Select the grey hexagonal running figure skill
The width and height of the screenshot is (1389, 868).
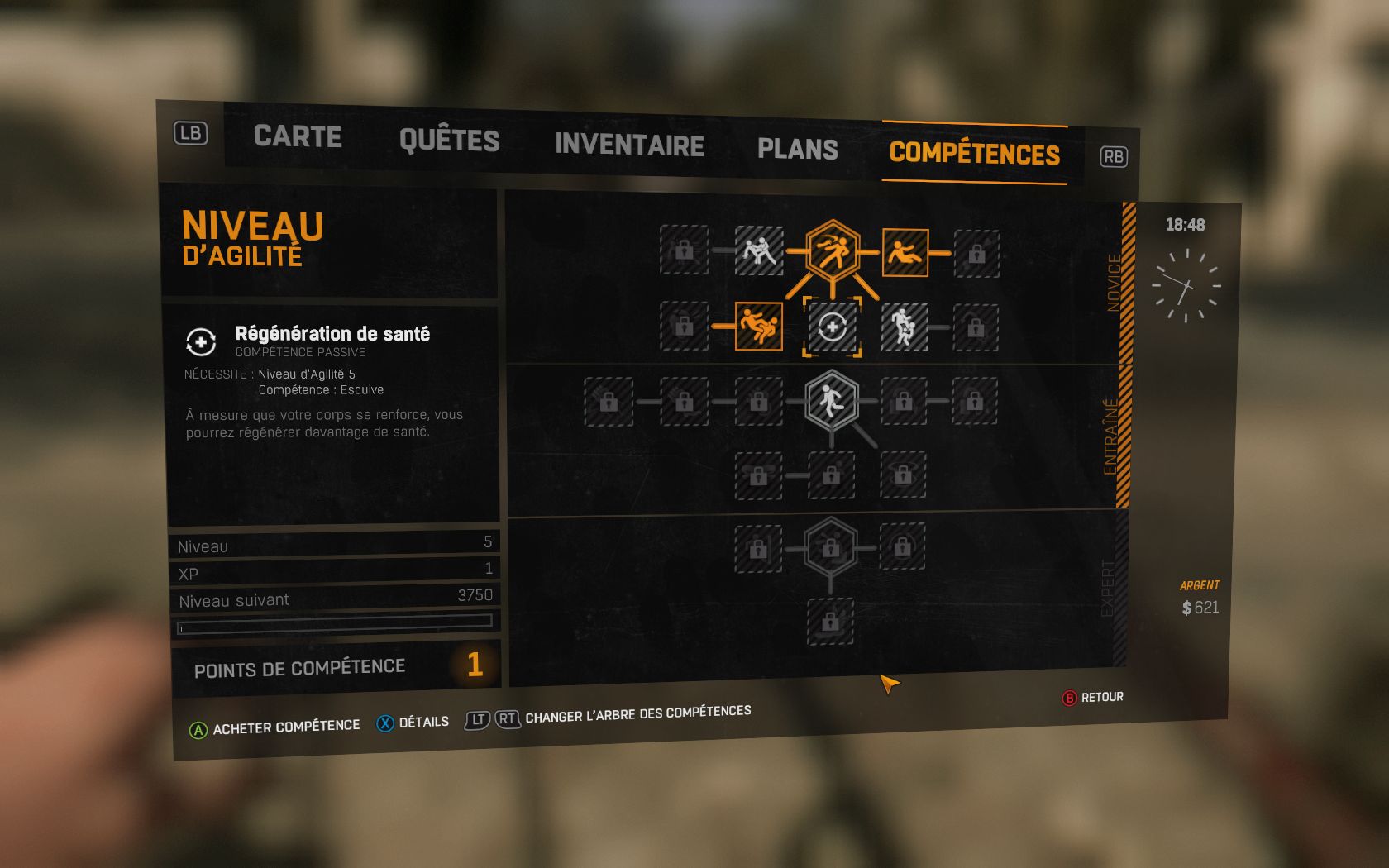pyautogui.click(x=831, y=401)
